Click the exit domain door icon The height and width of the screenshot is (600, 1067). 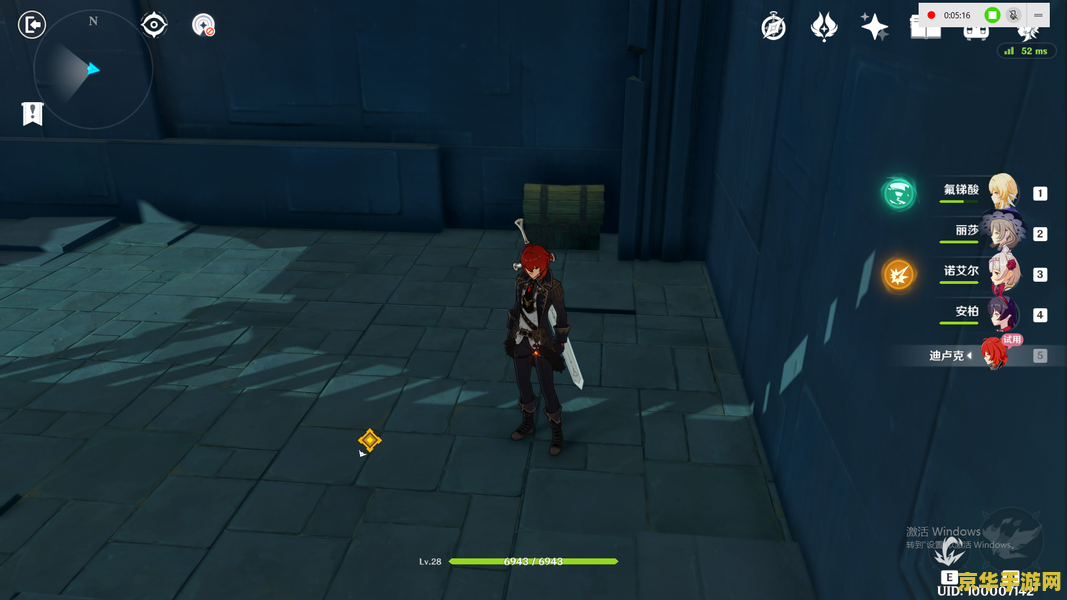point(32,24)
